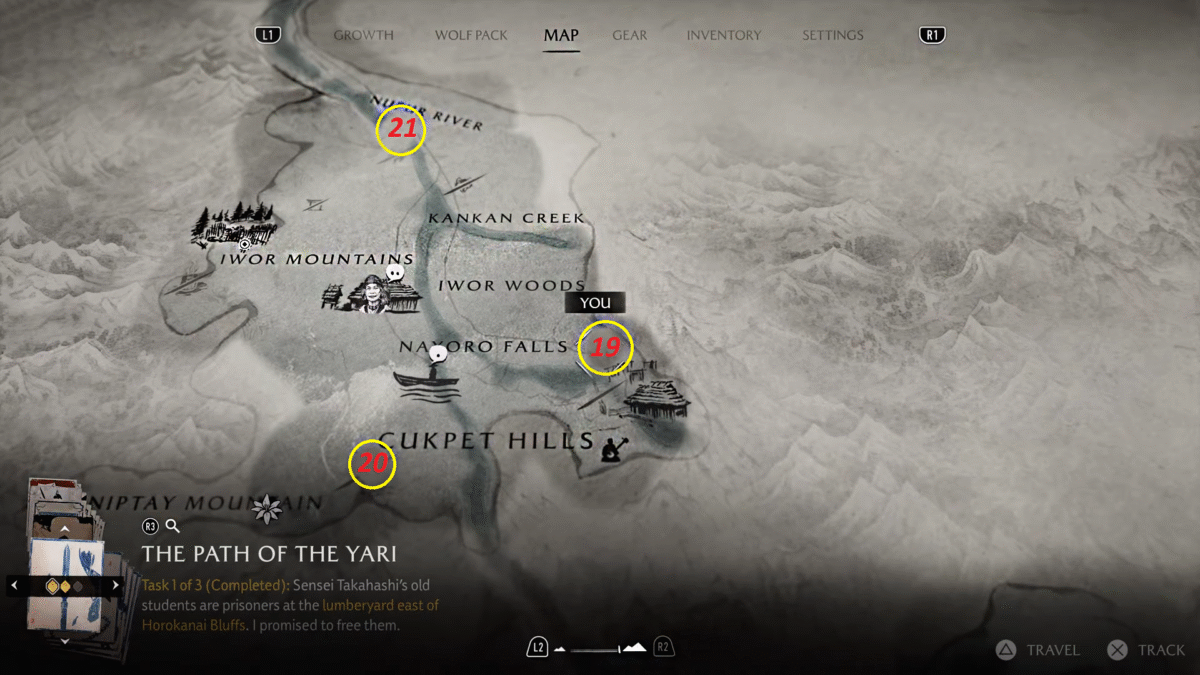Open the Inventory tab
1200x675 pixels.
pyautogui.click(x=723, y=35)
